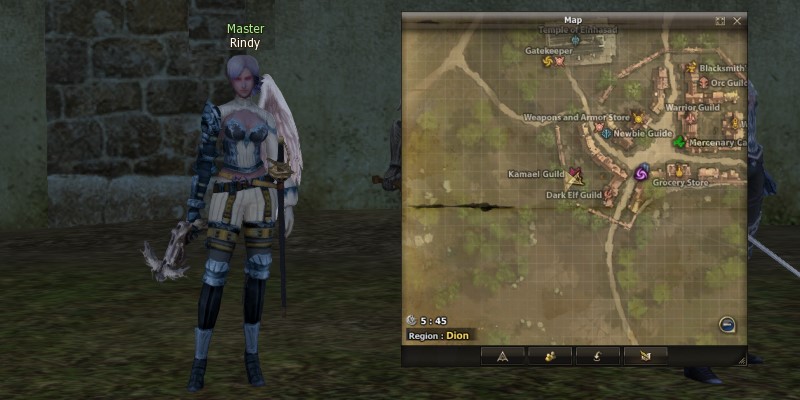Pick the Newbie Guide map marker

pos(606,133)
